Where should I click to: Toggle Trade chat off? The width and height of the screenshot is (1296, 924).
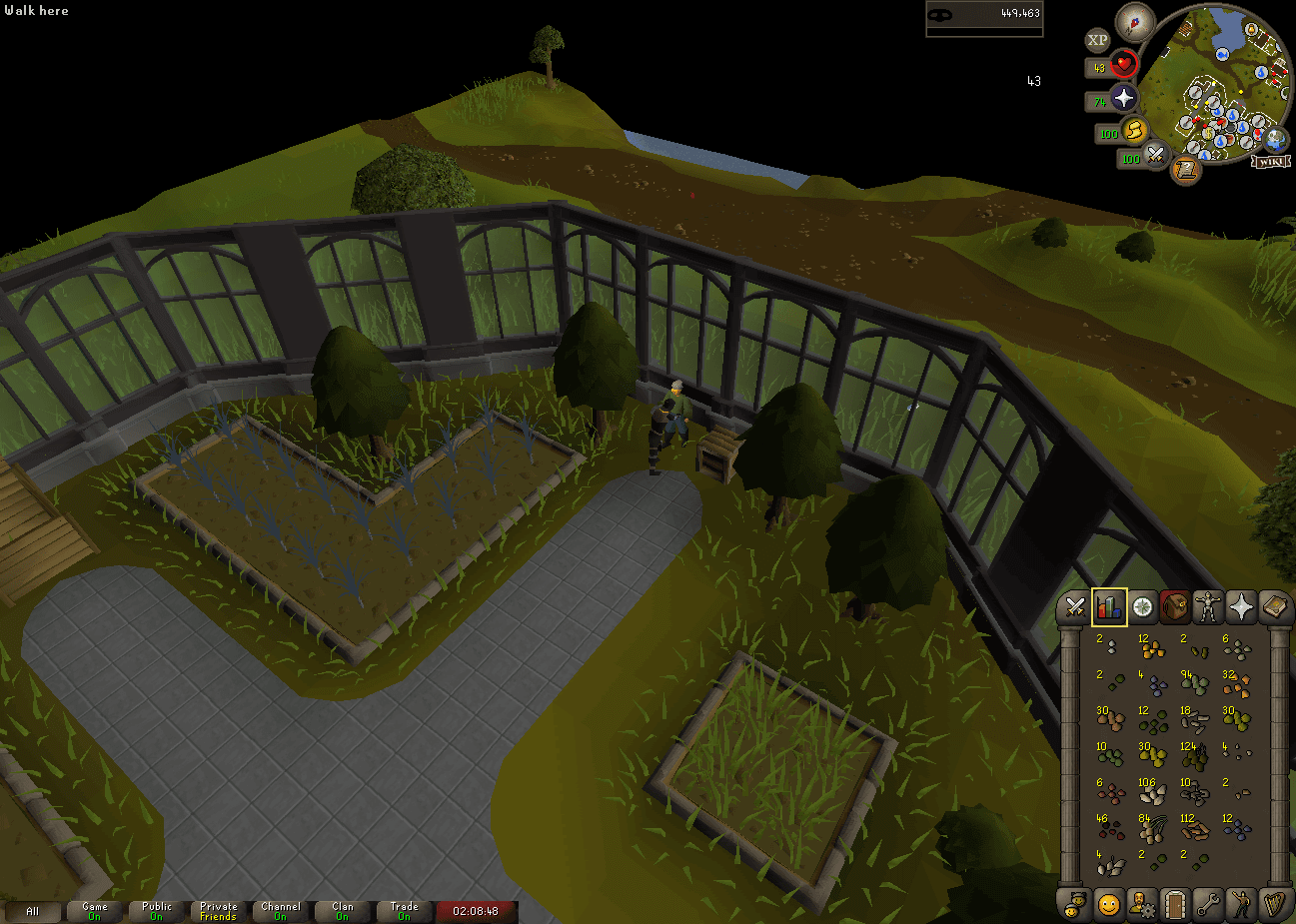(x=404, y=910)
